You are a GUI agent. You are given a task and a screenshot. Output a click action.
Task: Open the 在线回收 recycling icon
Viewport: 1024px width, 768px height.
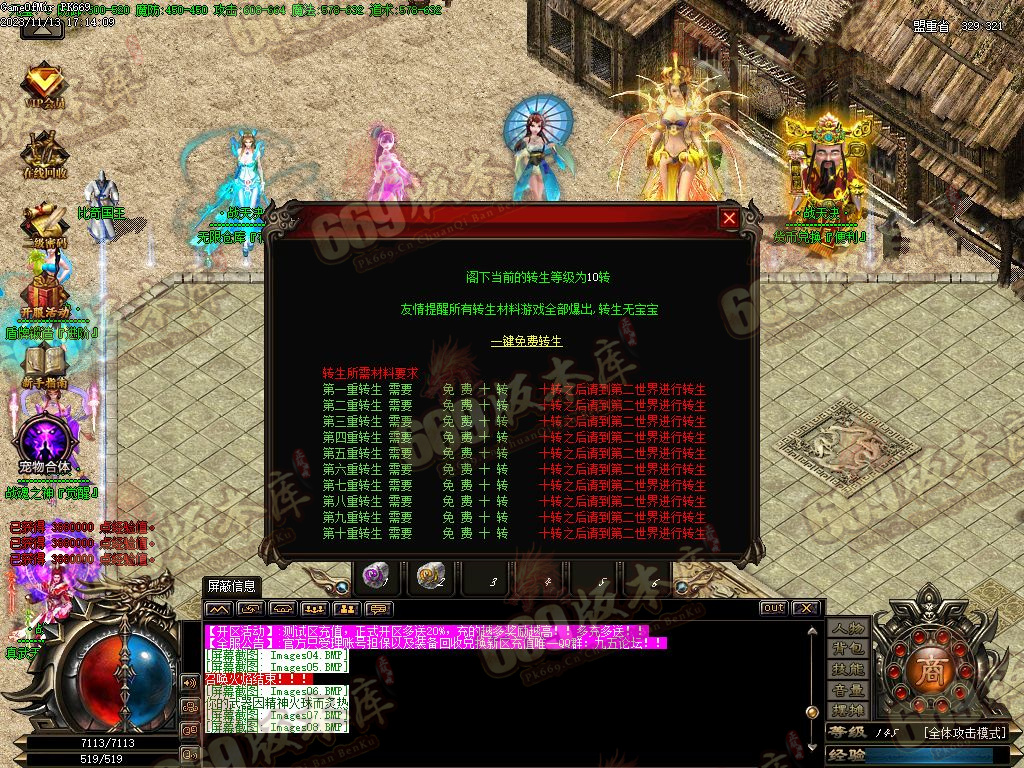coord(44,156)
